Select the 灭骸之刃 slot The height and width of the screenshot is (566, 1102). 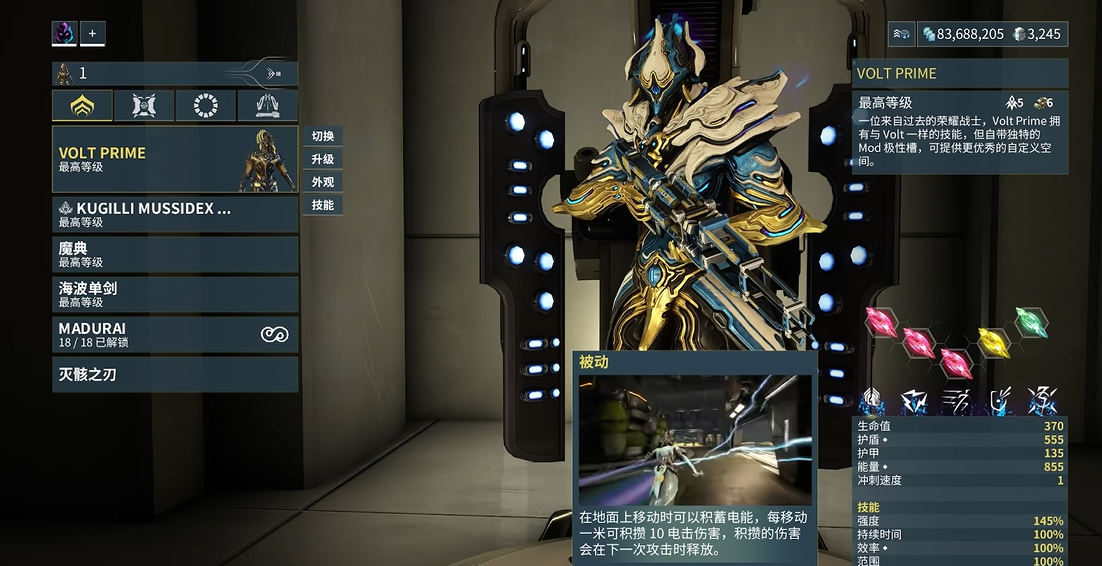pyautogui.click(x=175, y=375)
